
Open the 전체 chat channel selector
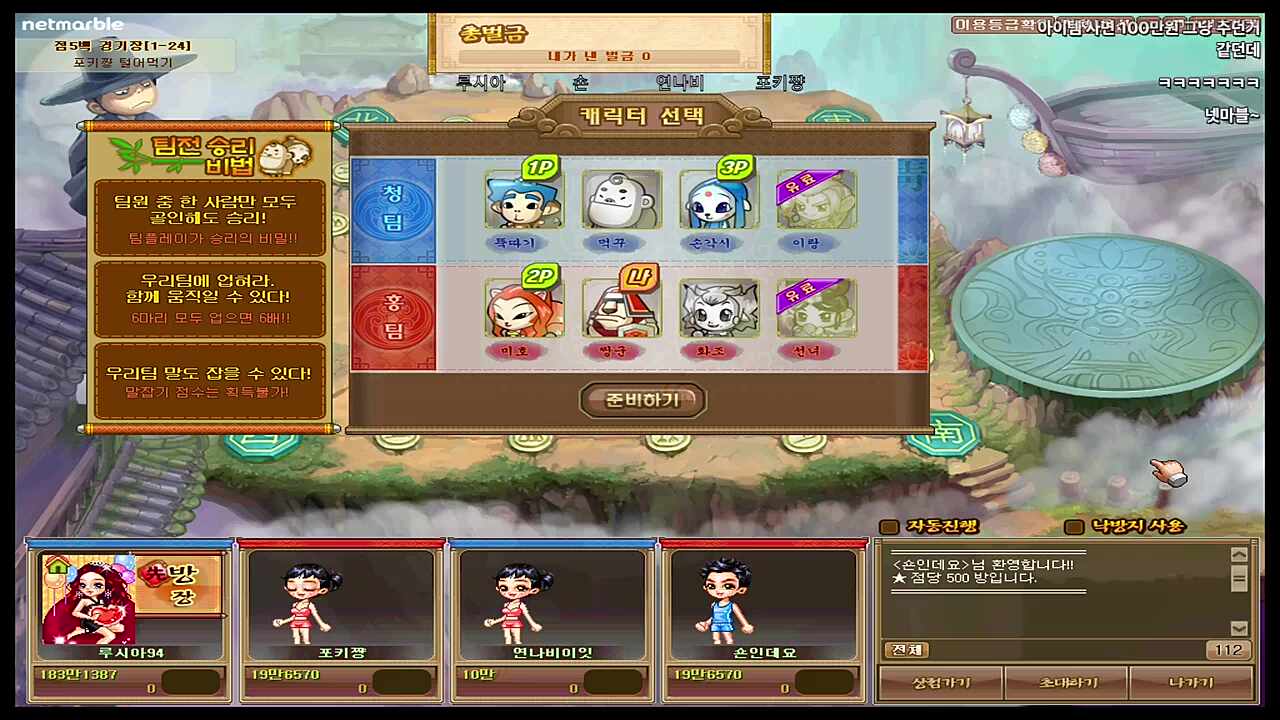click(904, 649)
